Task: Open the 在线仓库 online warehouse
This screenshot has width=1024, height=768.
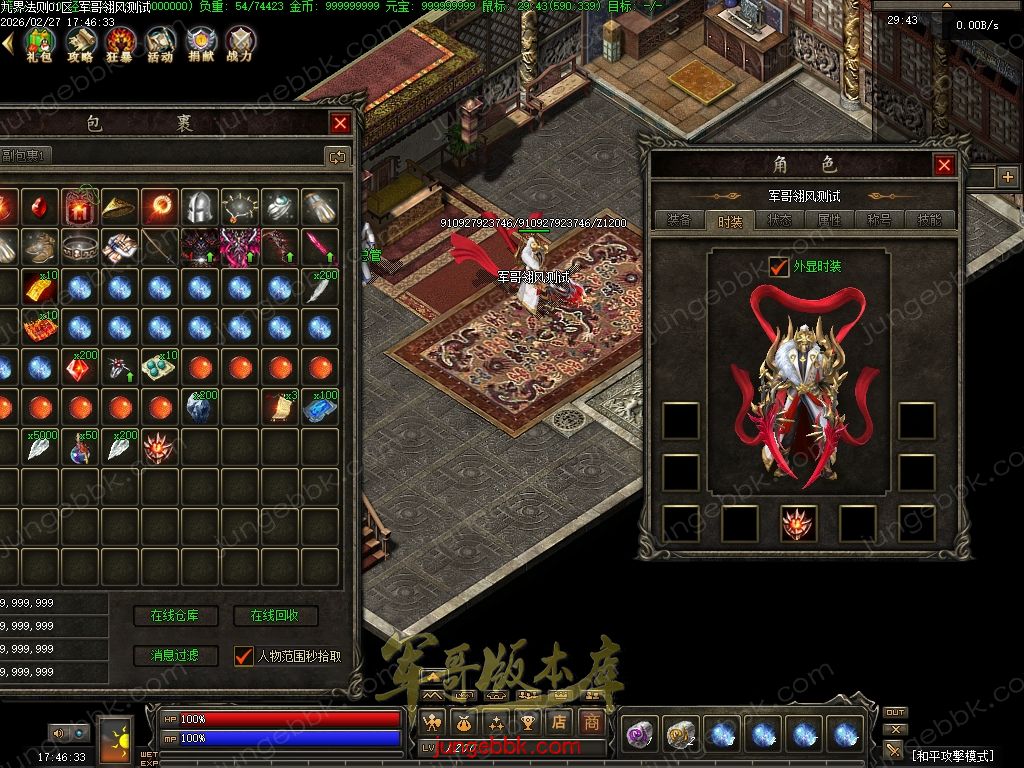Action: point(175,616)
